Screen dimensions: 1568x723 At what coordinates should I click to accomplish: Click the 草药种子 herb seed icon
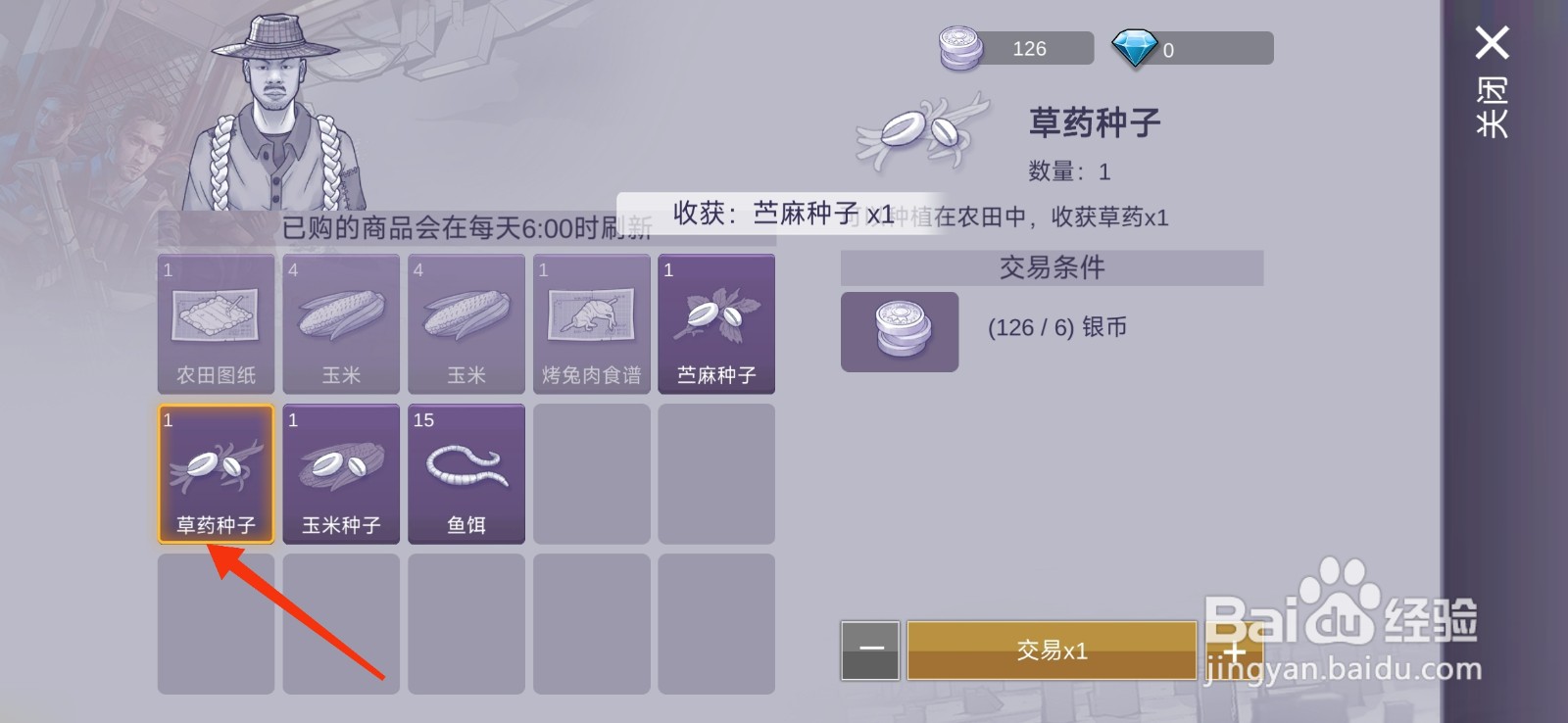[216, 473]
